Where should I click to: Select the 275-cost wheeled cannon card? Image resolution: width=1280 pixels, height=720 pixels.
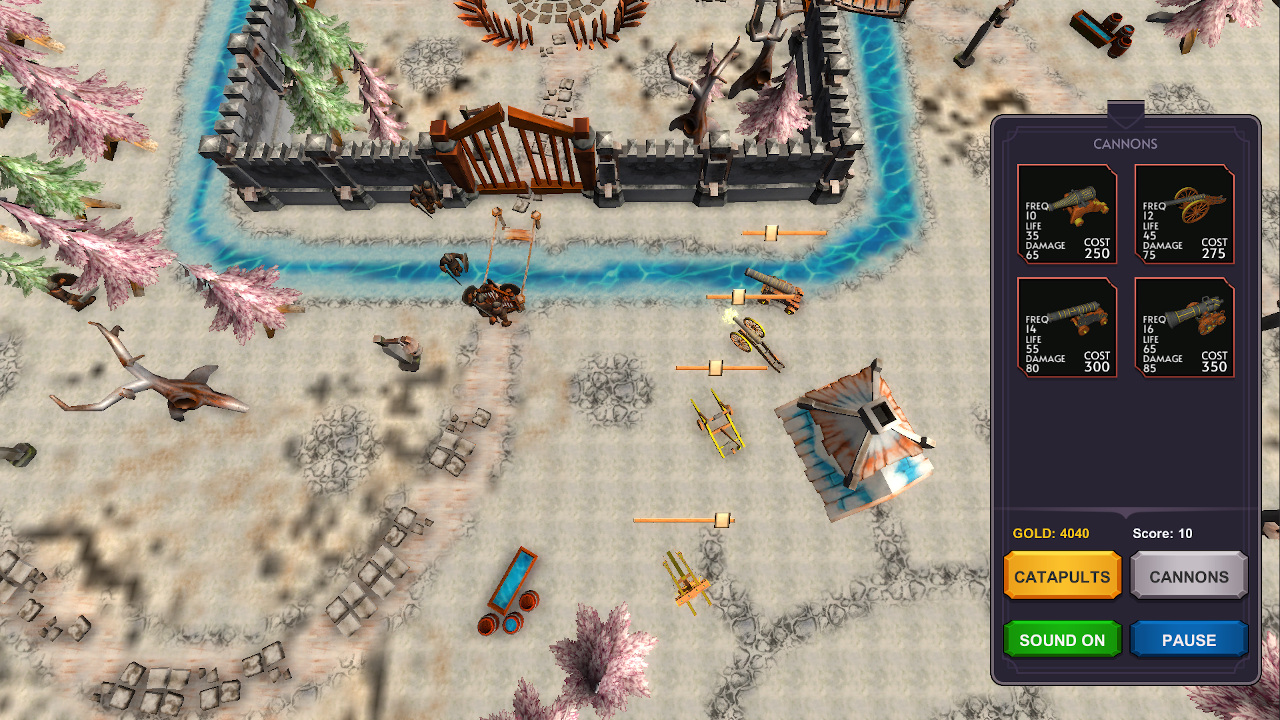1184,213
